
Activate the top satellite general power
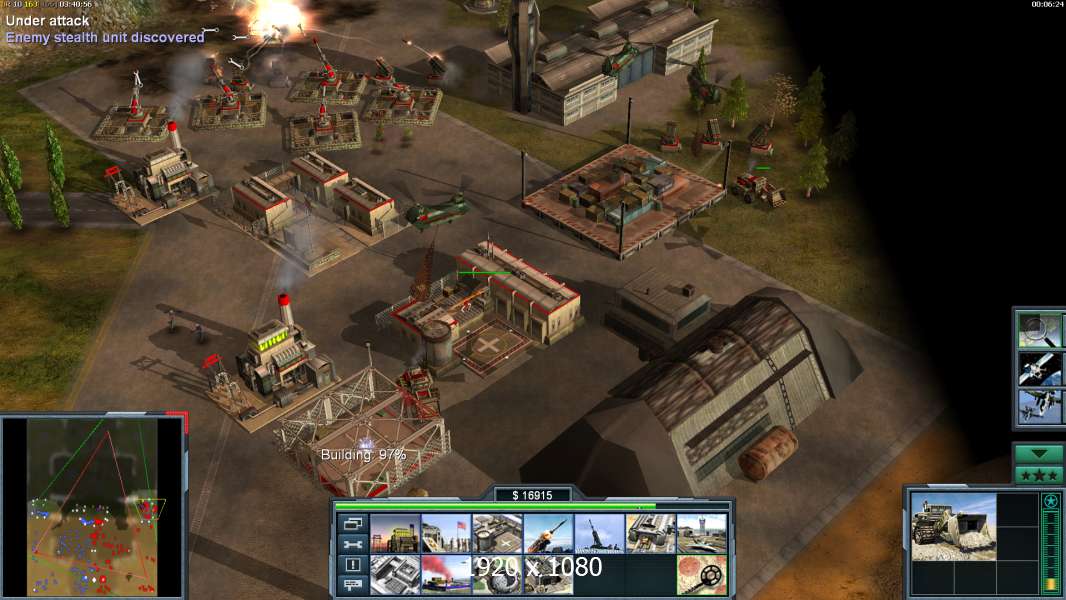click(x=1040, y=368)
